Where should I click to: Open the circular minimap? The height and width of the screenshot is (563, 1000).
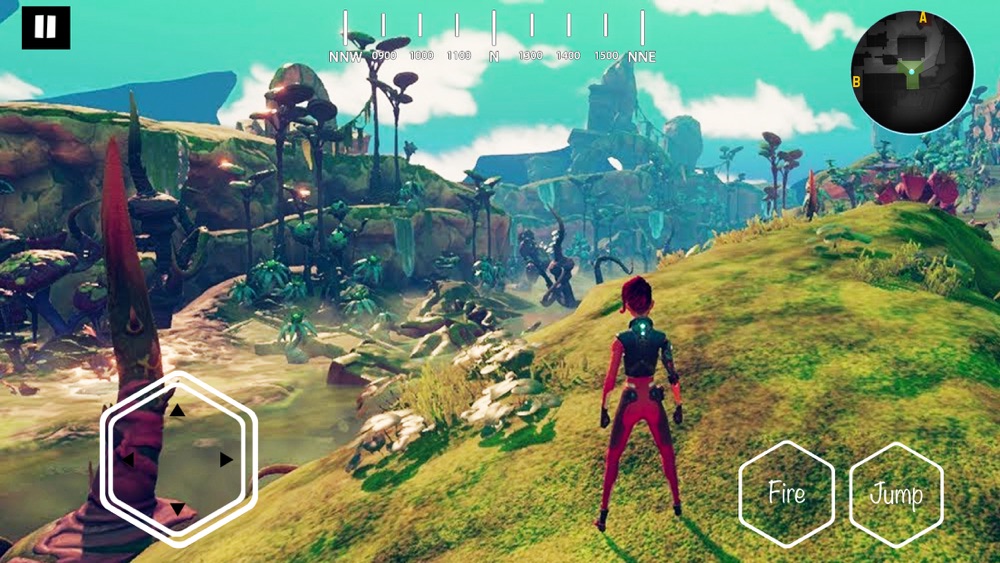pyautogui.click(x=912, y=73)
